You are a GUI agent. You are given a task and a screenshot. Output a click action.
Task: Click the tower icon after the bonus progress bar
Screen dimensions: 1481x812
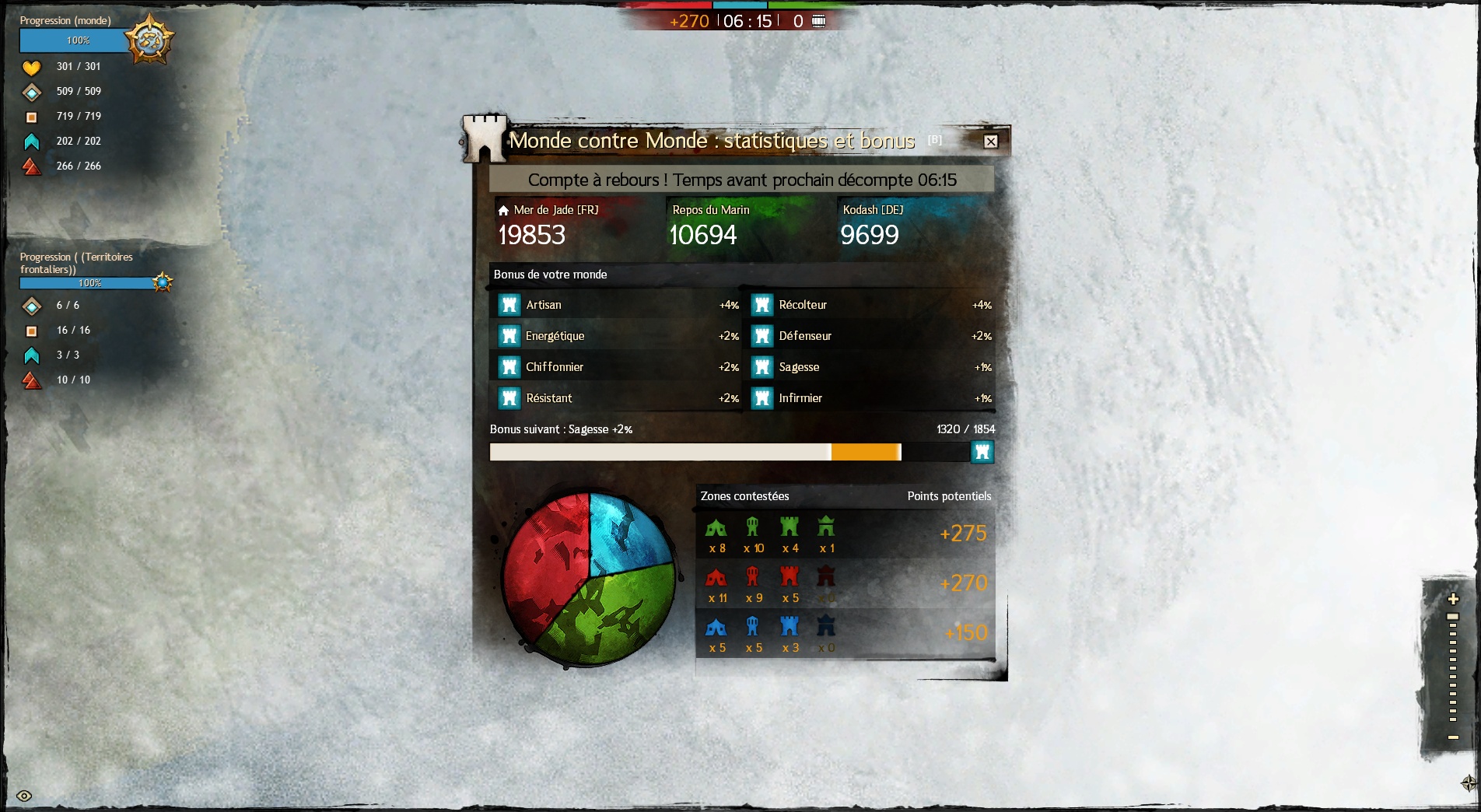coord(982,452)
